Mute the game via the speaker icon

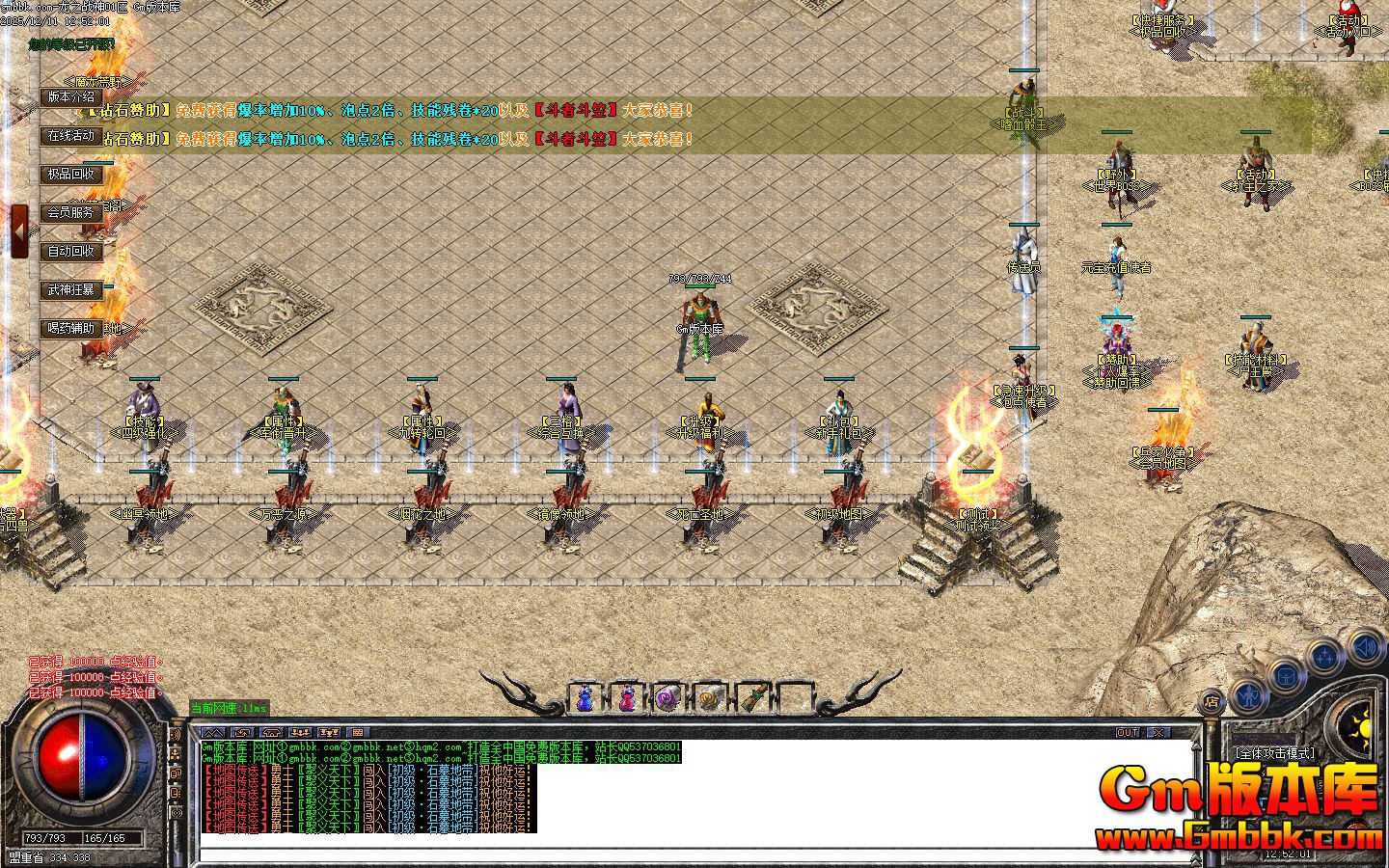coord(1365,647)
